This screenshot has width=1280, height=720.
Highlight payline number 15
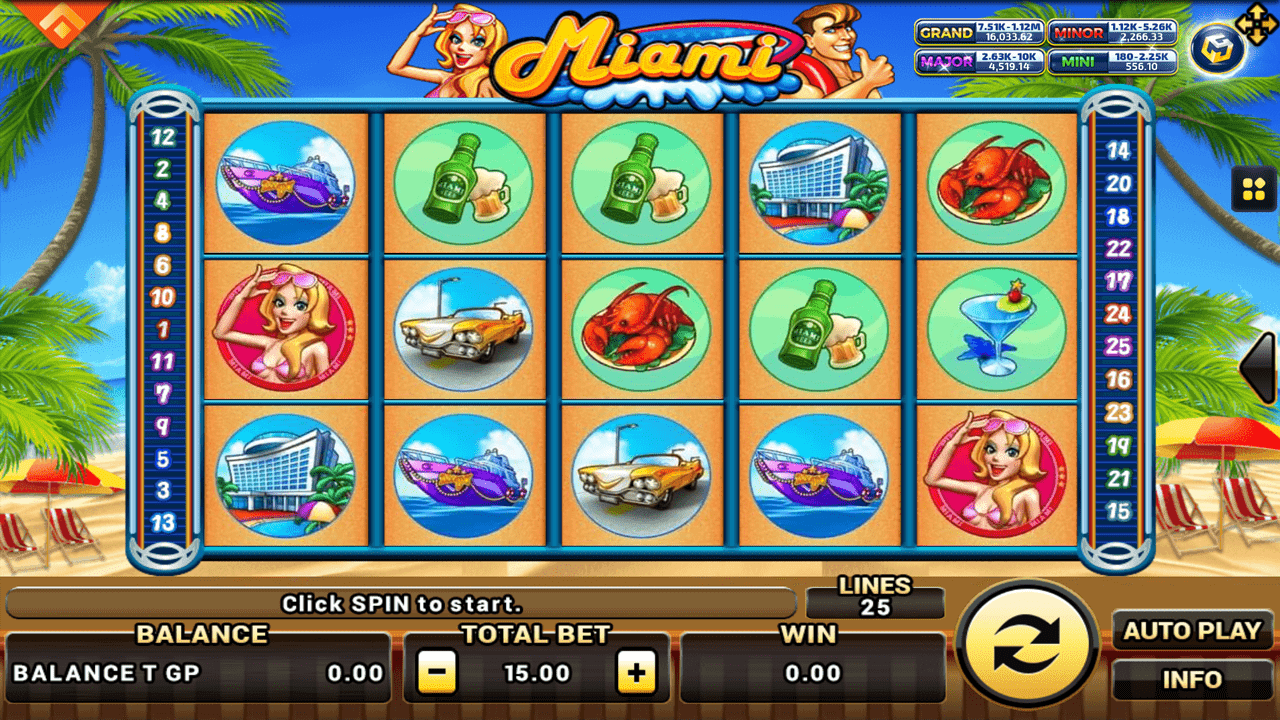tap(1118, 511)
